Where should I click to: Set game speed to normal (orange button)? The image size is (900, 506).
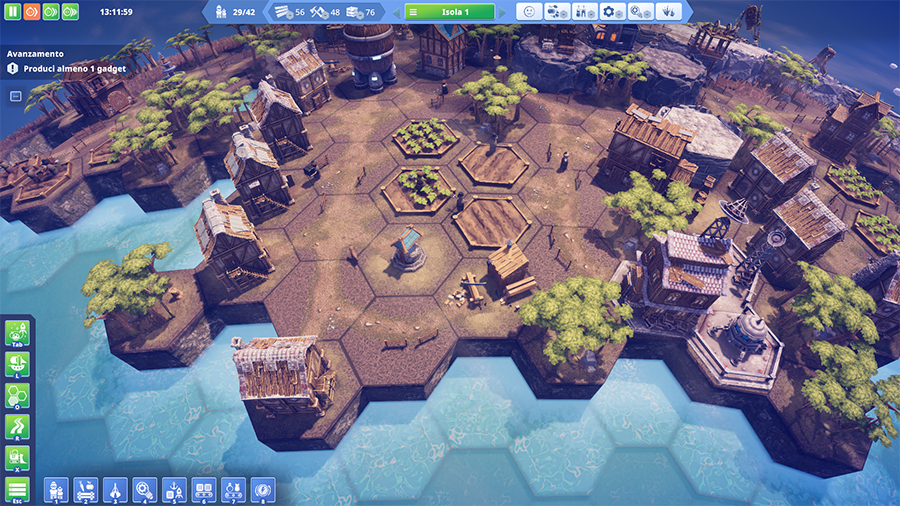[31, 12]
